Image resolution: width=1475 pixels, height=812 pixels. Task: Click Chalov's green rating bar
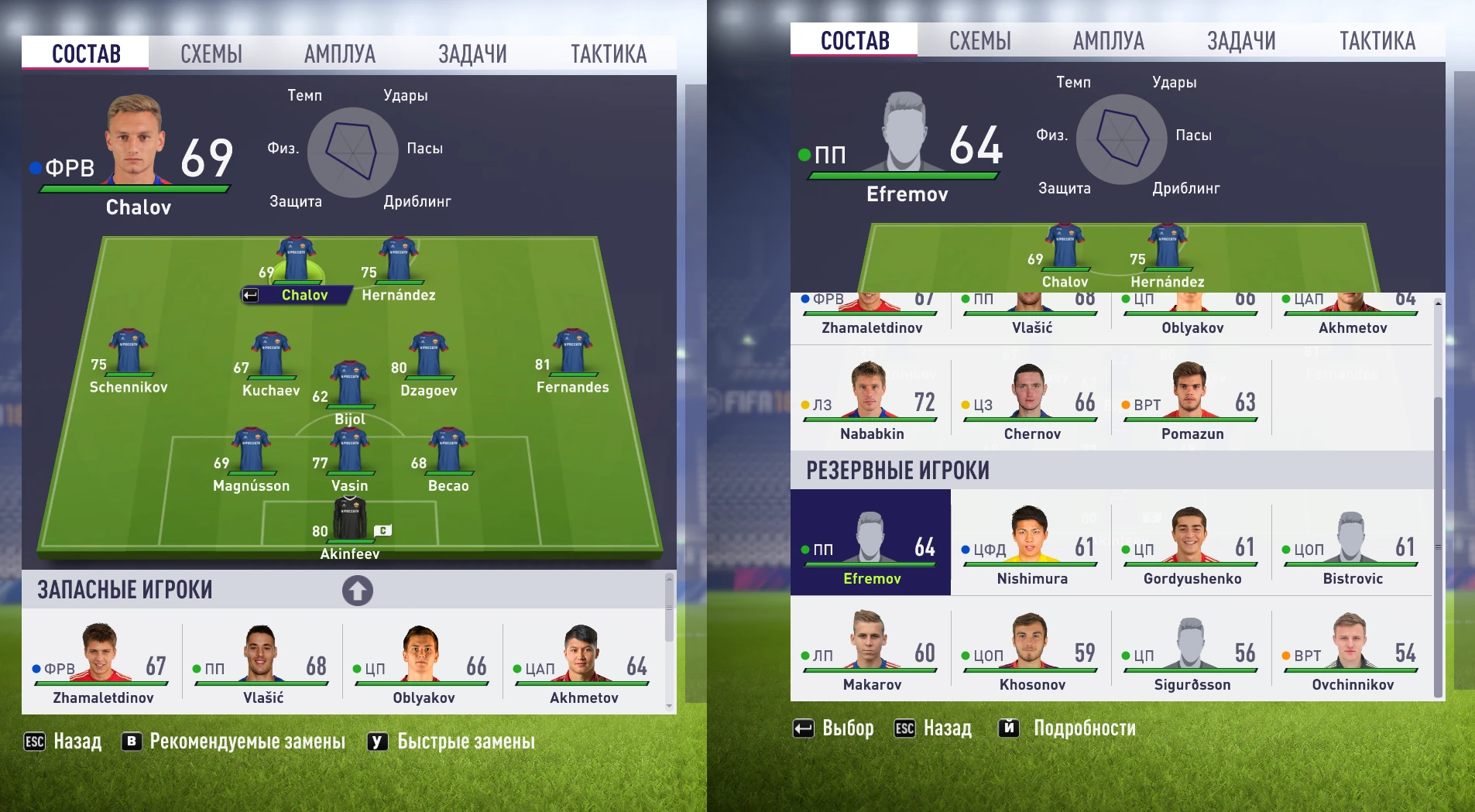coord(133,188)
